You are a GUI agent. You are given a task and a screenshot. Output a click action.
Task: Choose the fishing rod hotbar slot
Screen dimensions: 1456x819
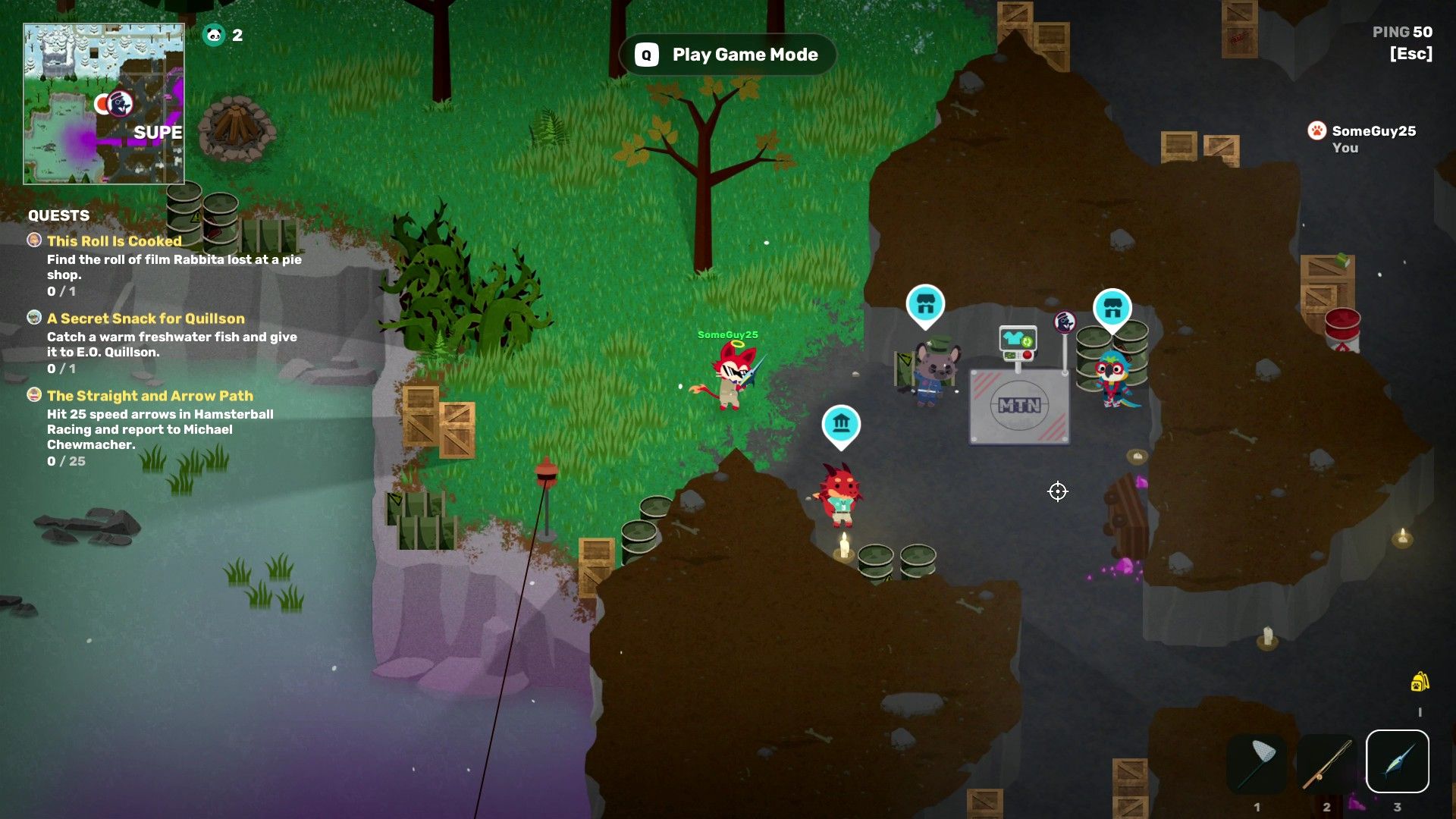tap(1327, 761)
